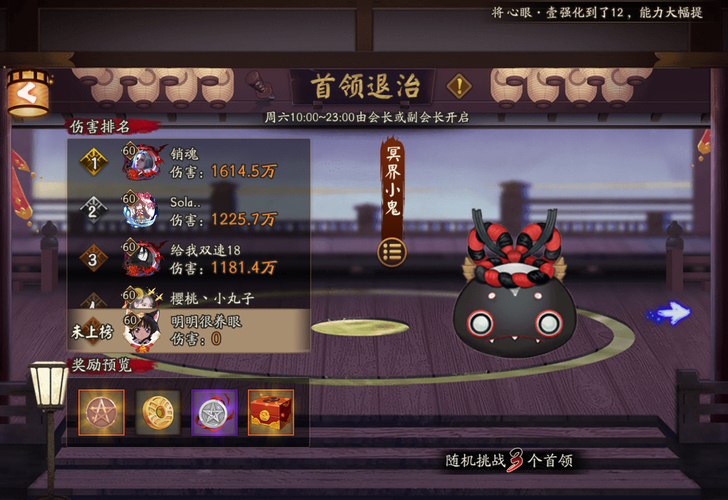Open the exclamation mark info button
This screenshot has width=728, height=500.
coord(459,86)
